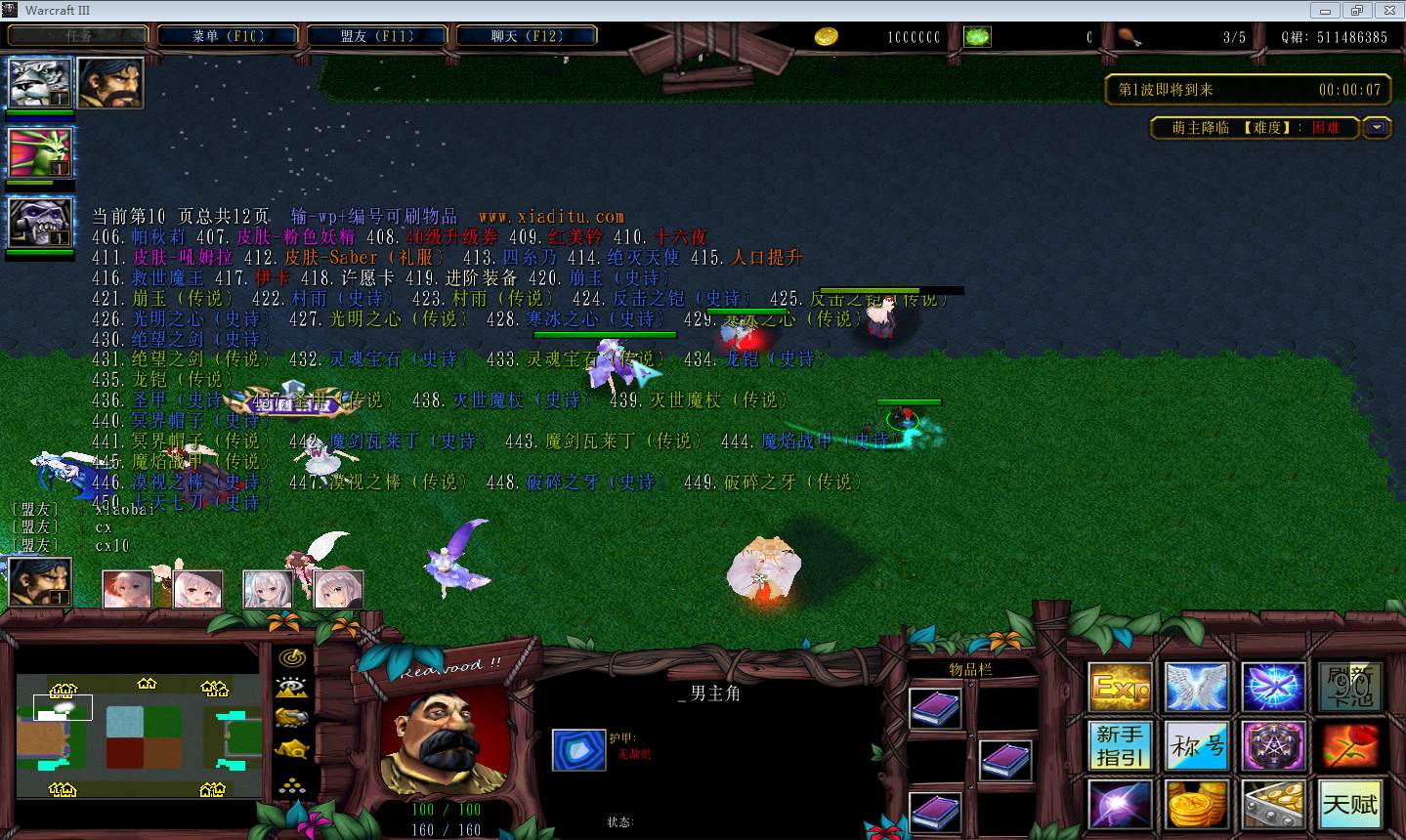The image size is (1406, 840).
Task: Click the red rose icon
Action: pos(1350,745)
